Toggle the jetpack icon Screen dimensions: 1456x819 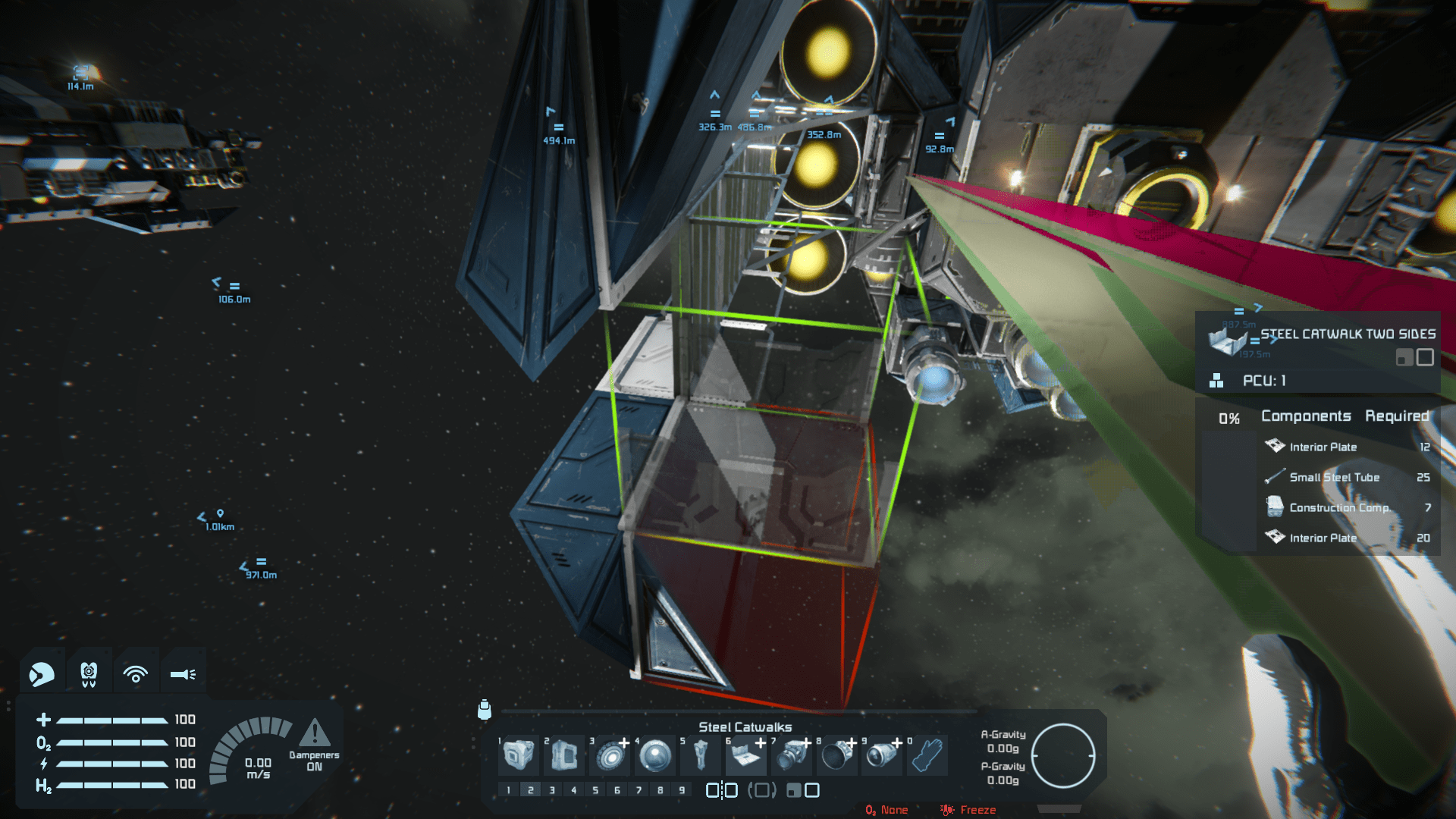(x=89, y=673)
